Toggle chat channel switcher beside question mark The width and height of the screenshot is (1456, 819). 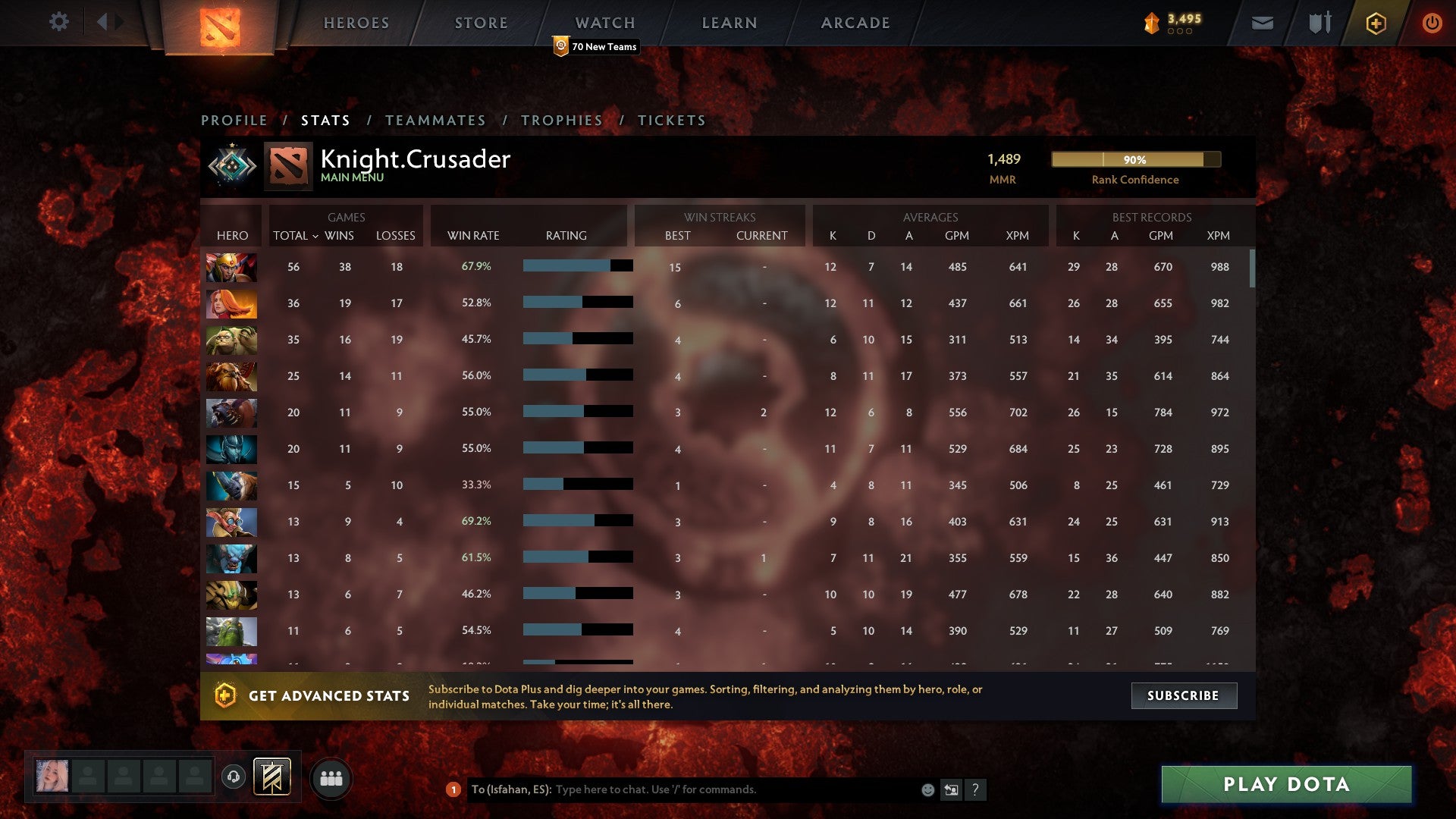[951, 789]
